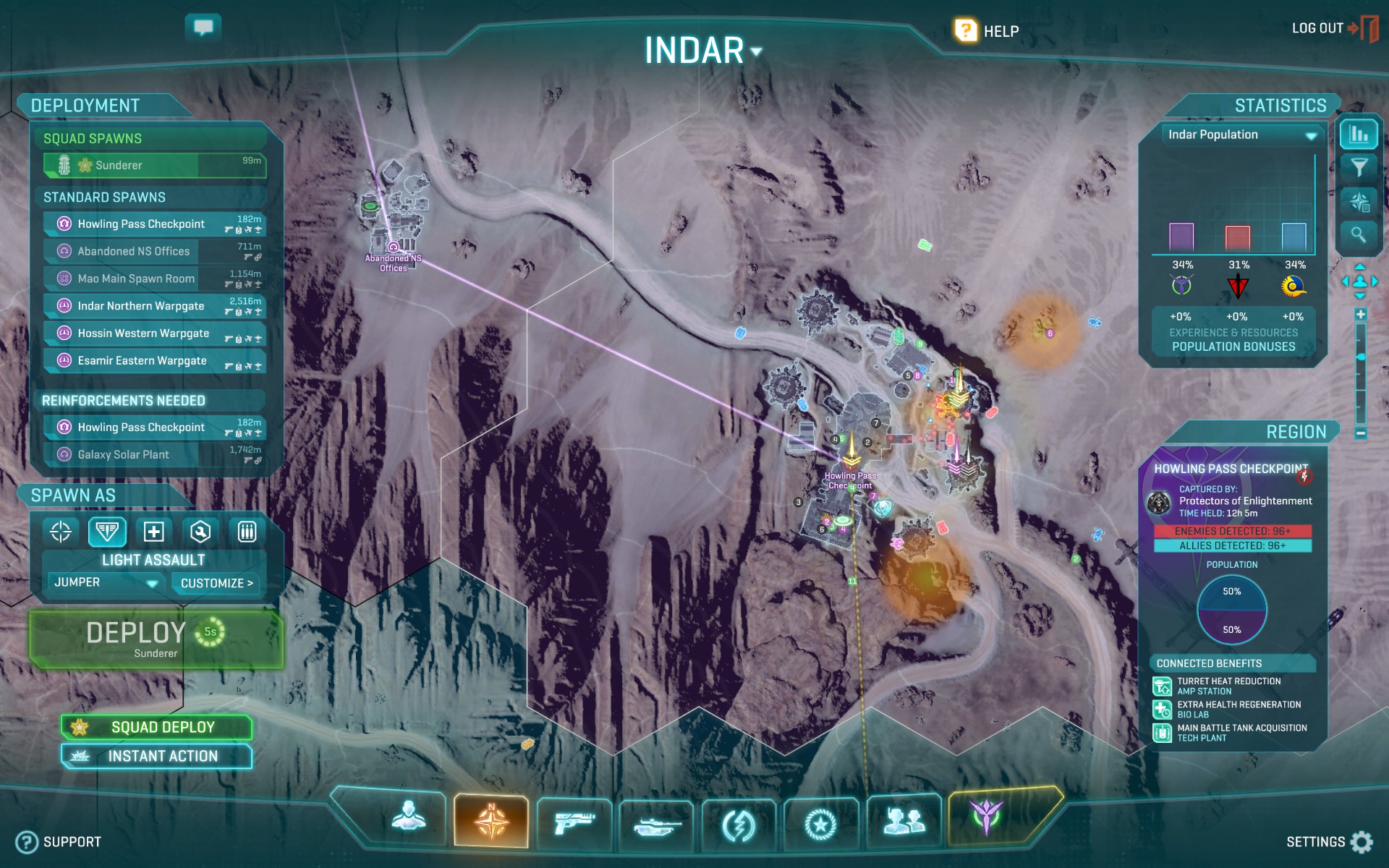The height and width of the screenshot is (868, 1389).
Task: Open the Help menu
Action: coord(987,31)
